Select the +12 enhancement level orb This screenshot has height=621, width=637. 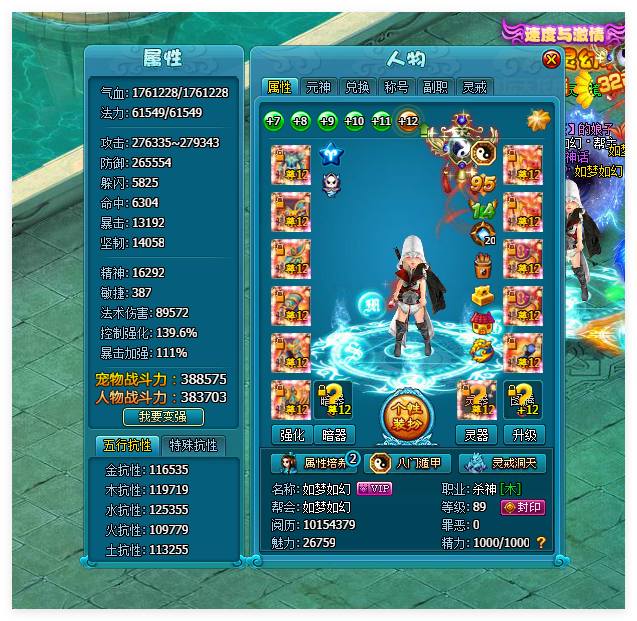coord(408,121)
